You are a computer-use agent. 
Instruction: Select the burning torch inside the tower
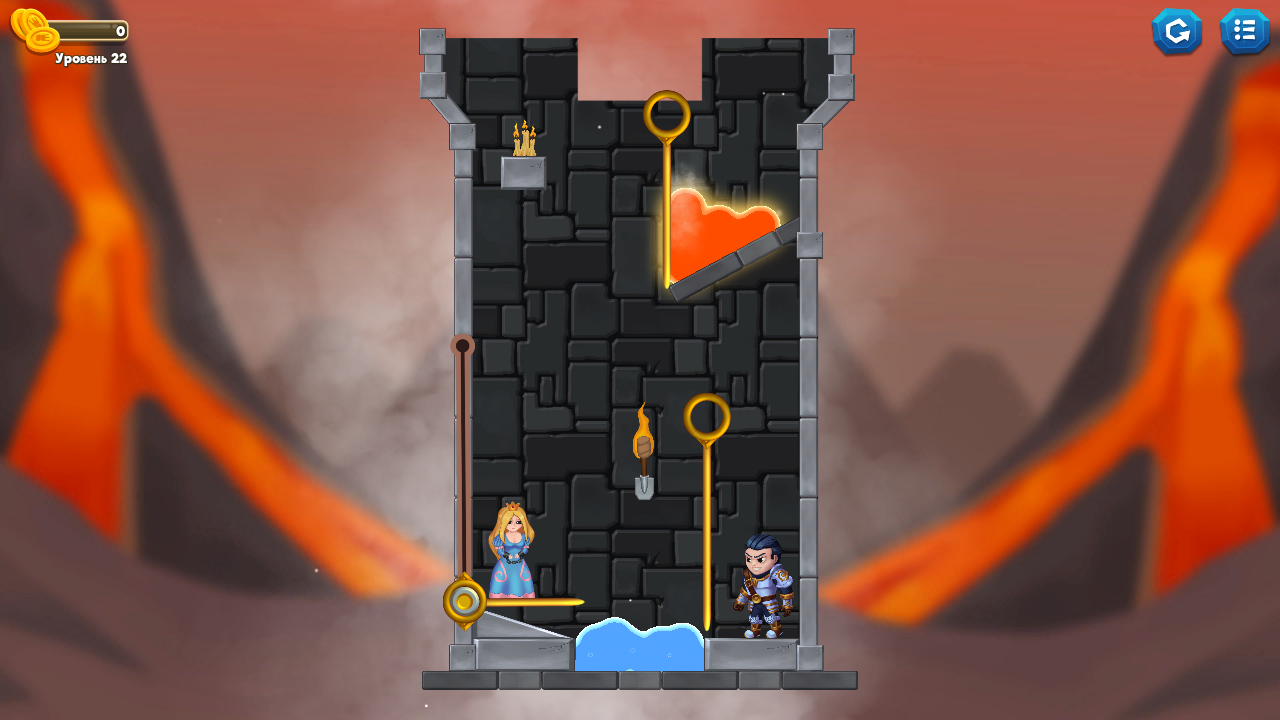pyautogui.click(x=643, y=435)
